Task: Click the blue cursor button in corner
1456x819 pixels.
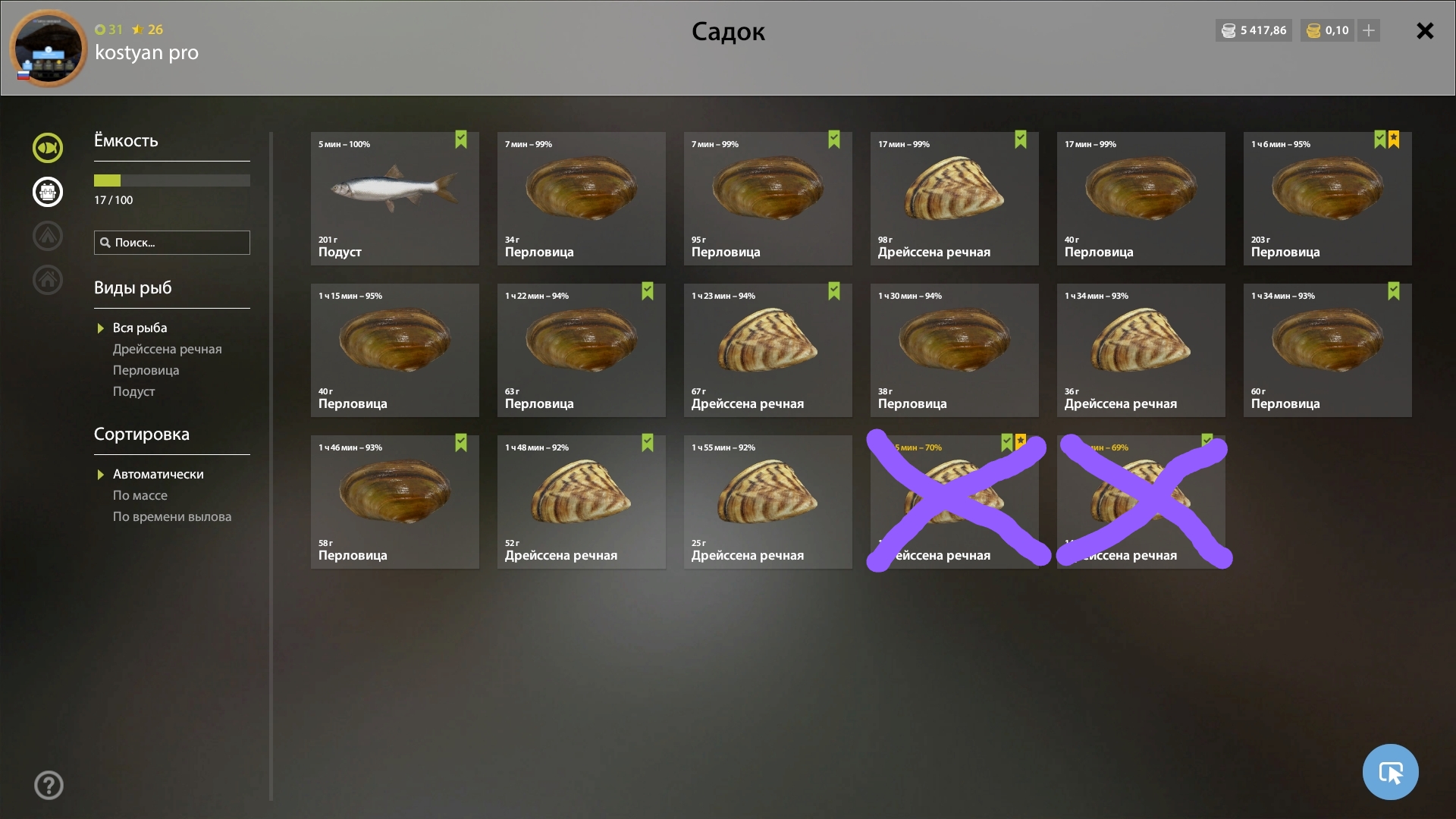Action: (x=1390, y=772)
